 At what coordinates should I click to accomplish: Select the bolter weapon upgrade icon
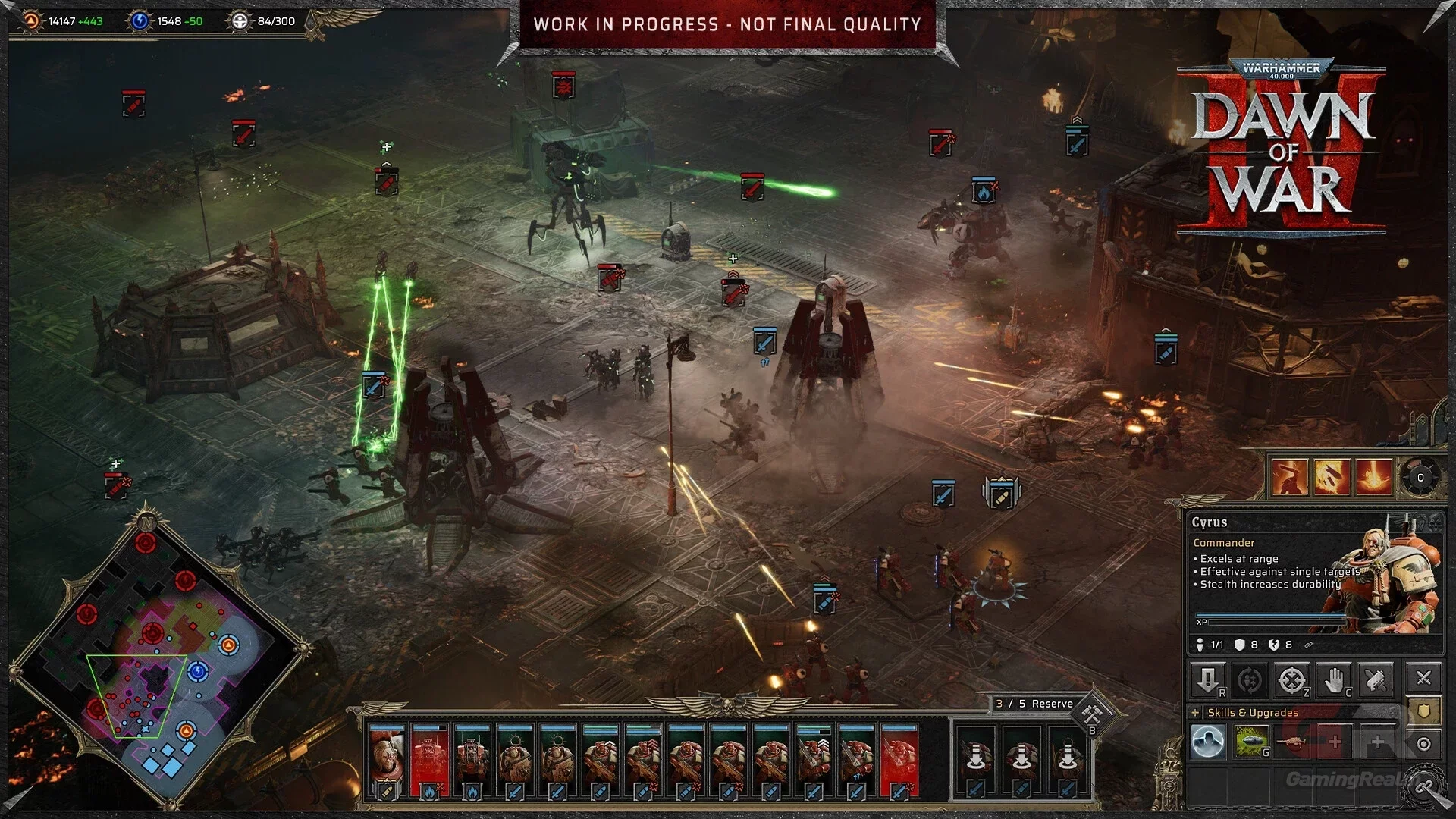[1294, 741]
